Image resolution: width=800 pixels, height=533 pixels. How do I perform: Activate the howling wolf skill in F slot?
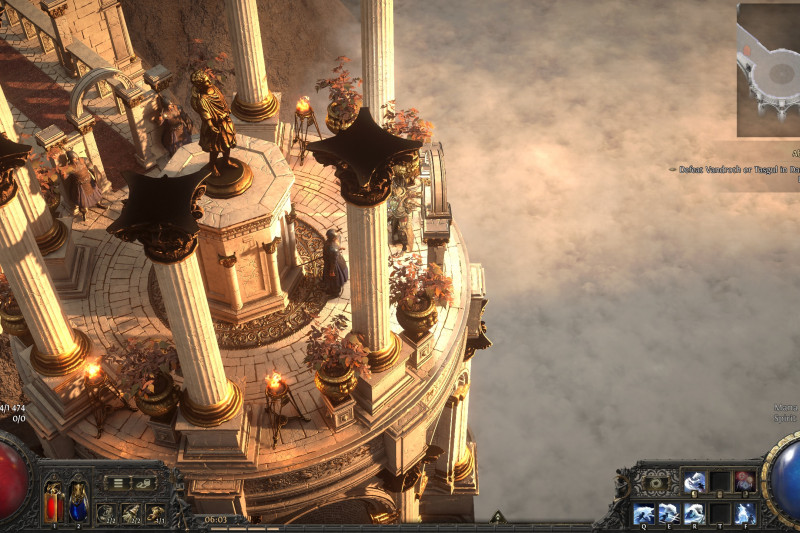click(x=744, y=513)
